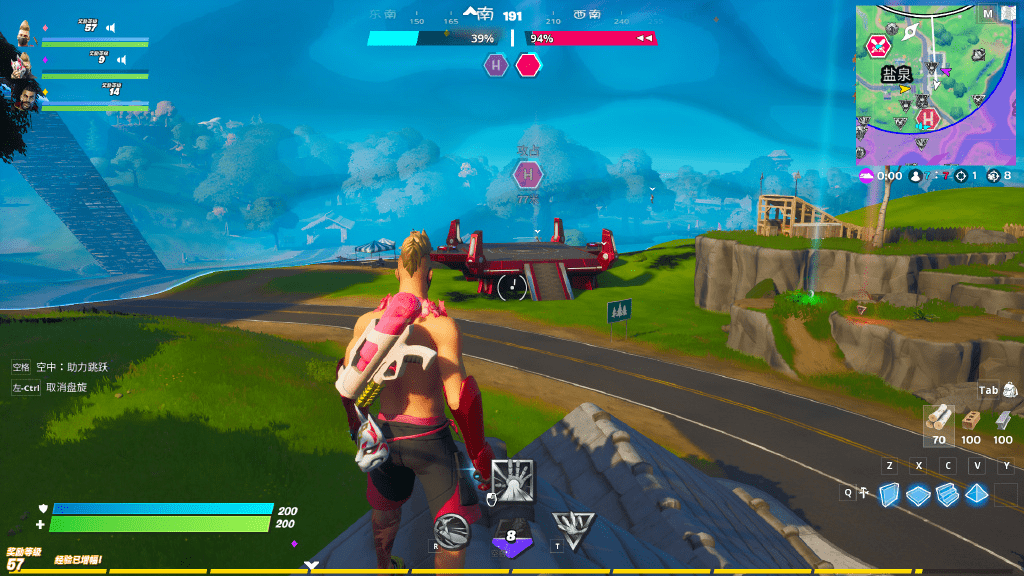
Task: Select the metal building material
Action: [x=1003, y=419]
